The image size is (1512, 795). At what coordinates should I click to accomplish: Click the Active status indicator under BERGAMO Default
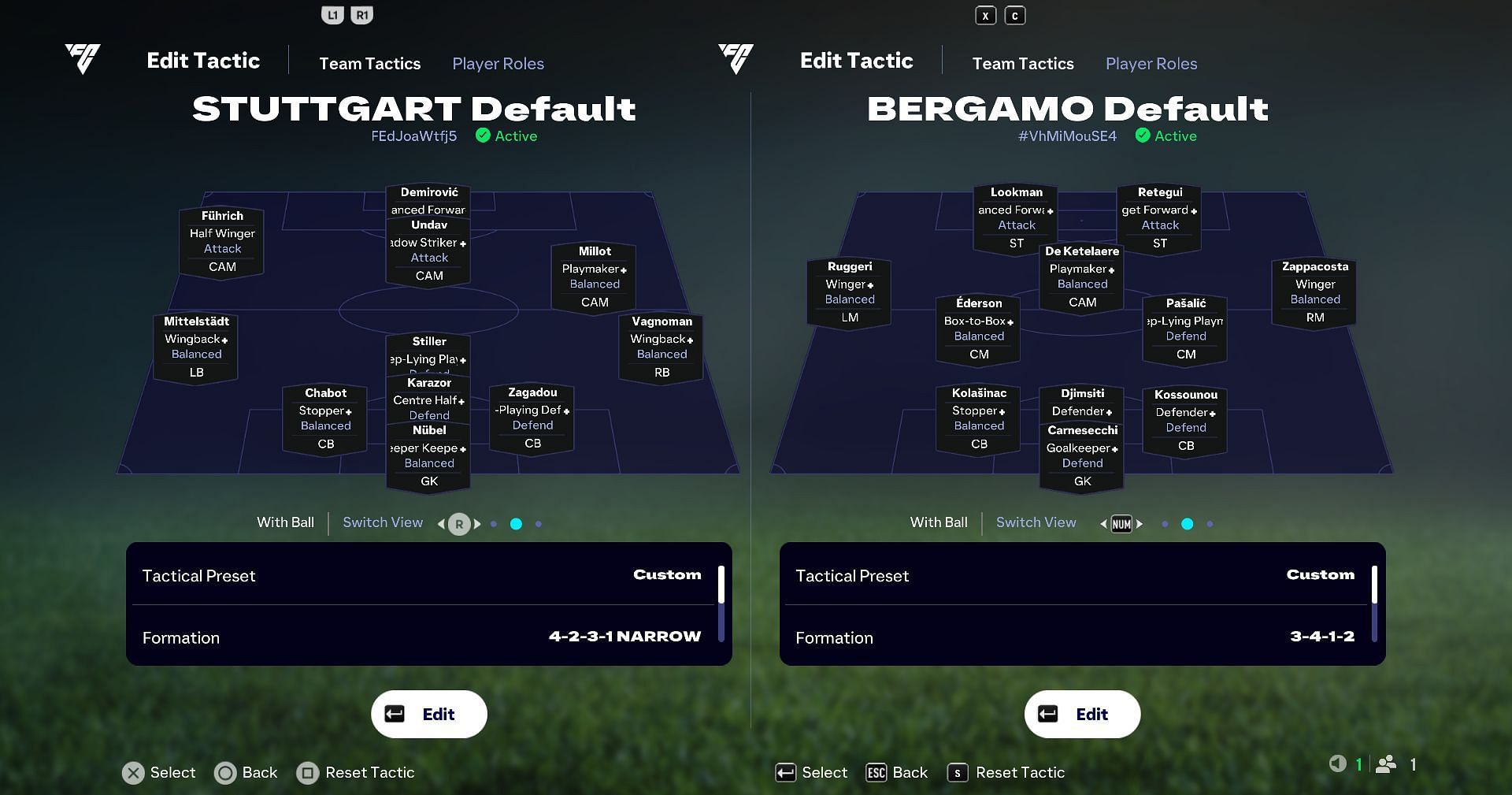(x=1167, y=136)
